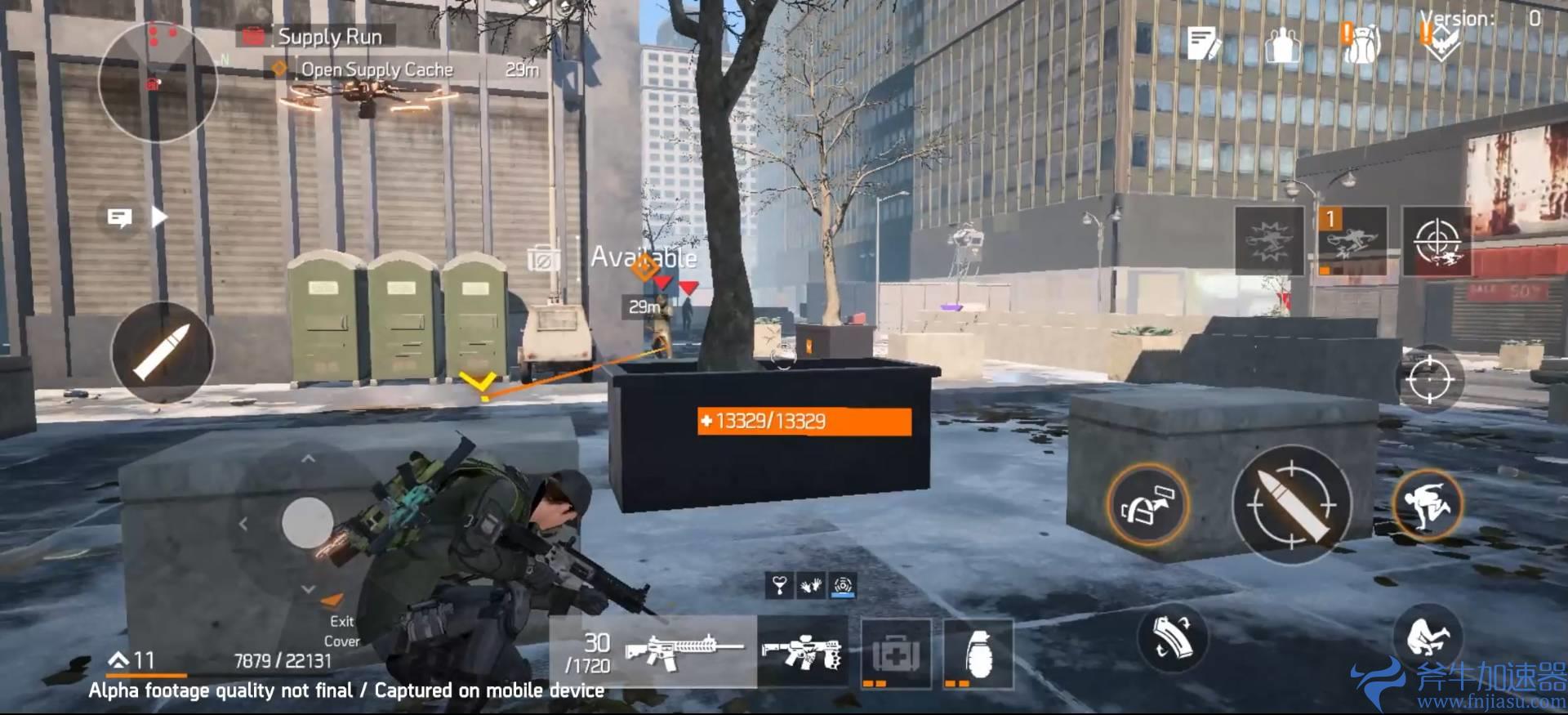This screenshot has width=1568, height=715.
Task: Tap the orange +13329/13329 health bar
Action: pos(804,421)
